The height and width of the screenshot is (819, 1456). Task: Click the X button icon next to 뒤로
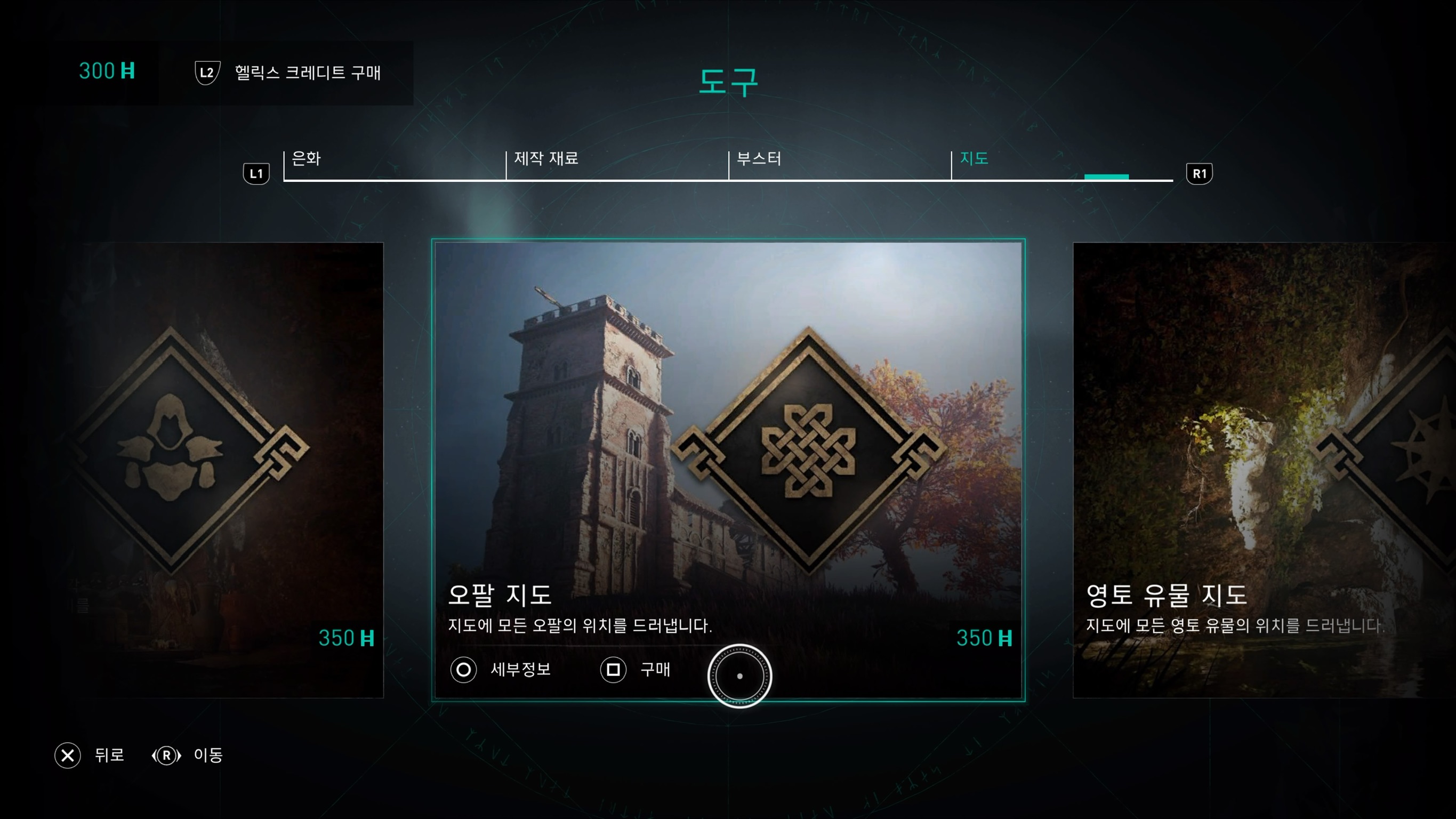click(x=68, y=756)
